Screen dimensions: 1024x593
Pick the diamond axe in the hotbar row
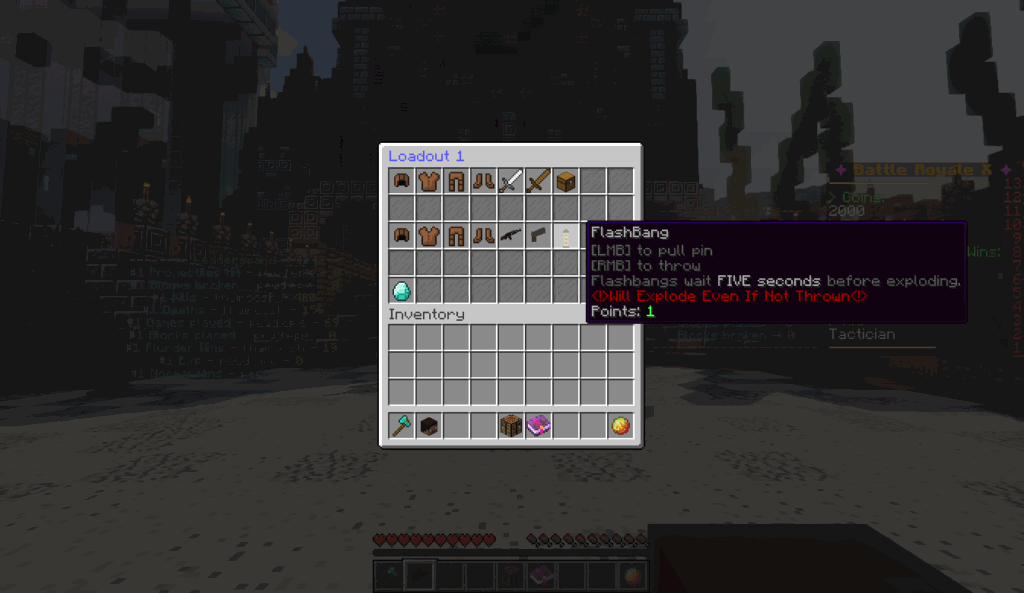coord(401,426)
